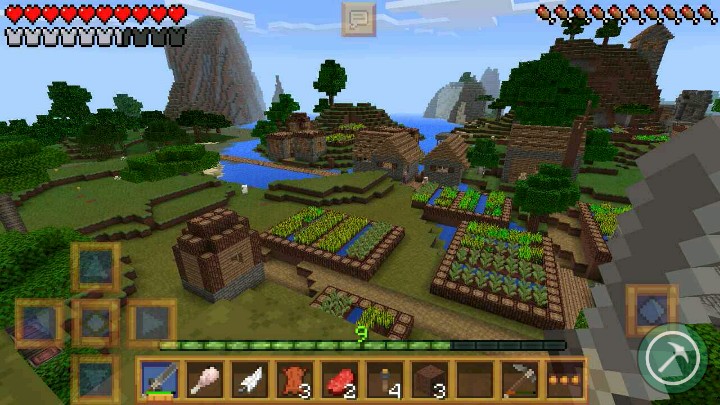Tap the center diamond button of the D-pad
This screenshot has width=720, height=405.
[96, 323]
